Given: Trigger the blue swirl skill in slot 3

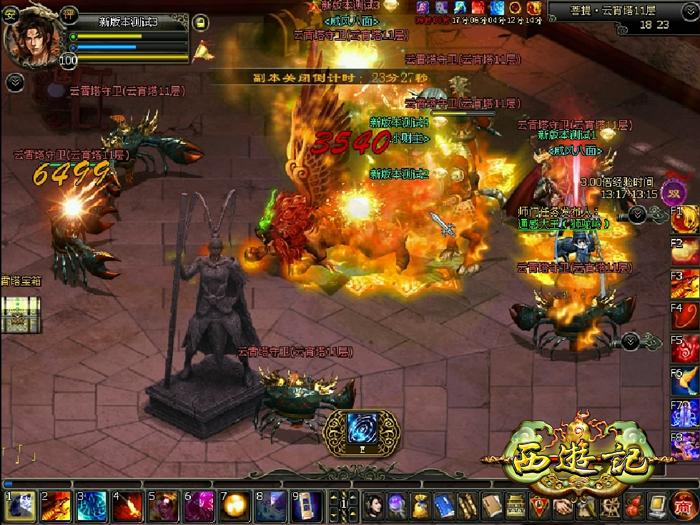Looking at the screenshot, I should 92,506.
